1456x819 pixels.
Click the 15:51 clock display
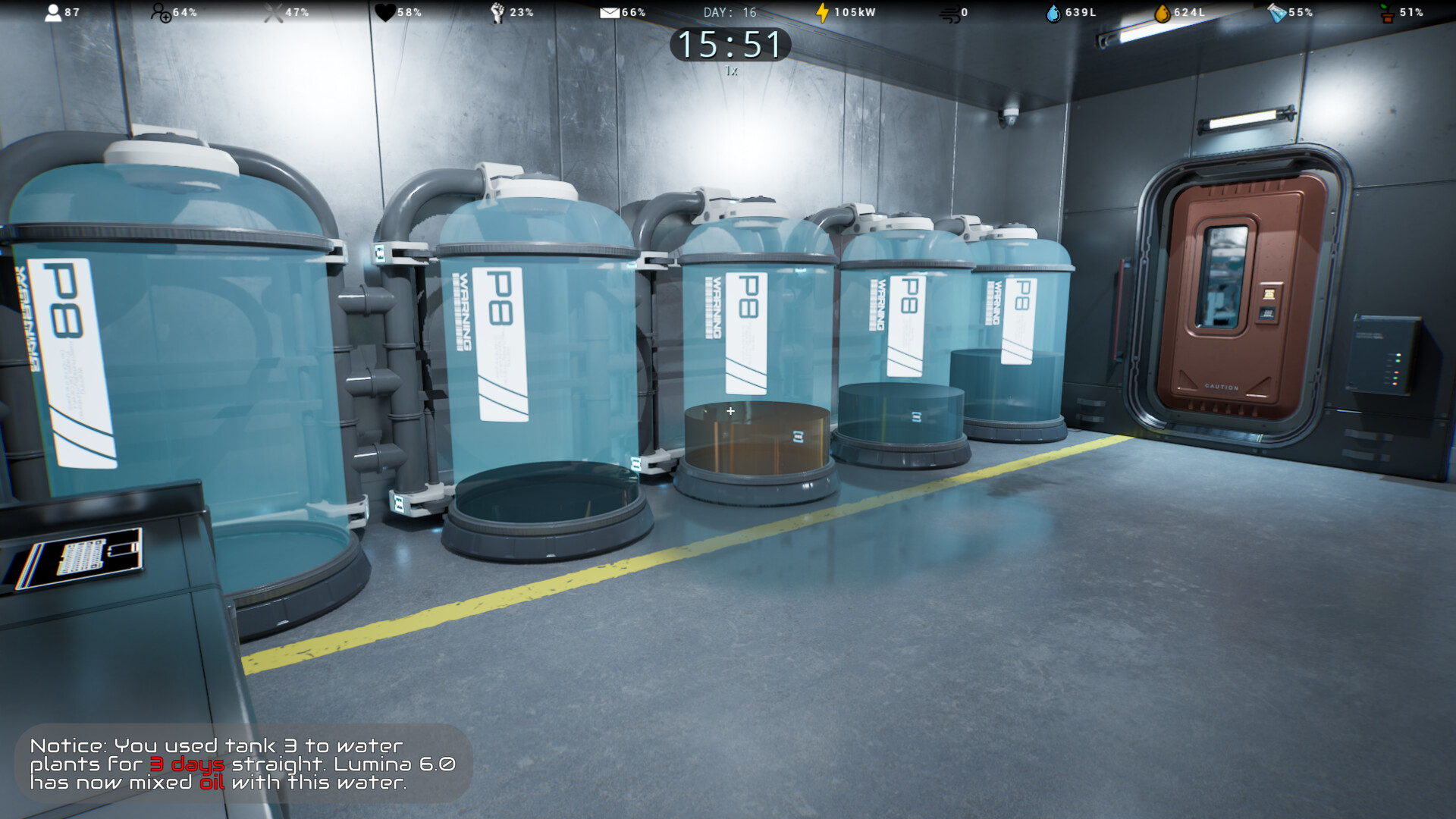point(730,45)
